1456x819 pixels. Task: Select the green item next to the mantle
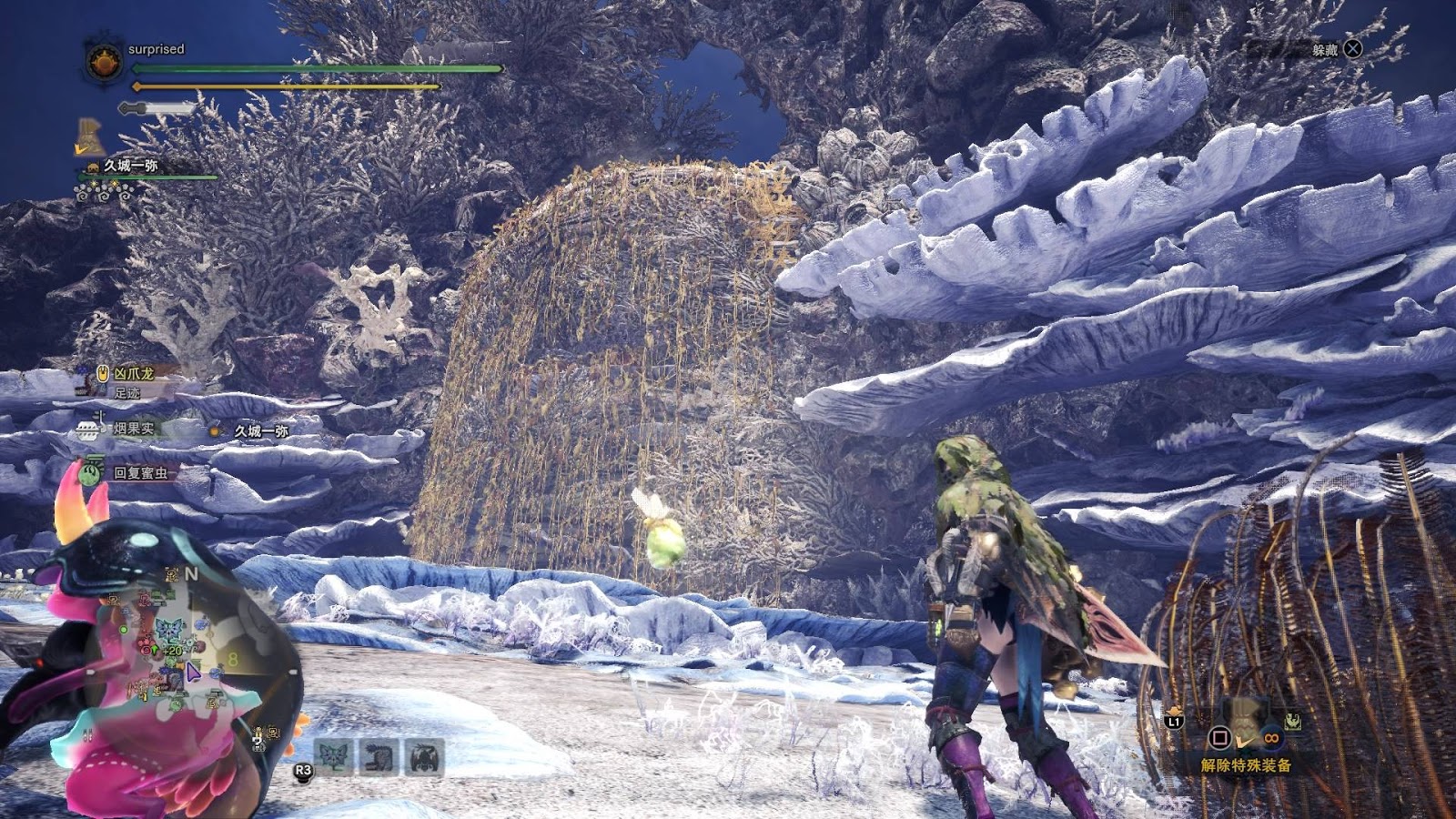point(1292,722)
